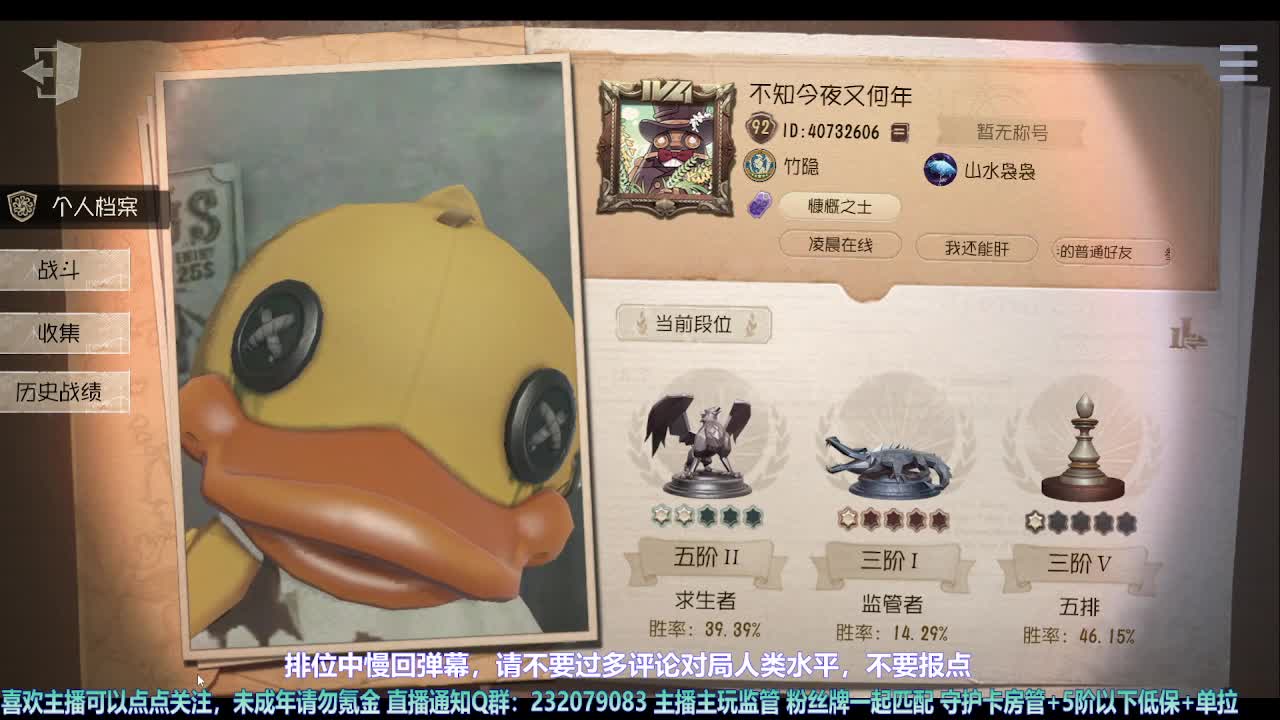
Task: Open the leaderboard chess icon above ranks
Action: tap(1186, 337)
